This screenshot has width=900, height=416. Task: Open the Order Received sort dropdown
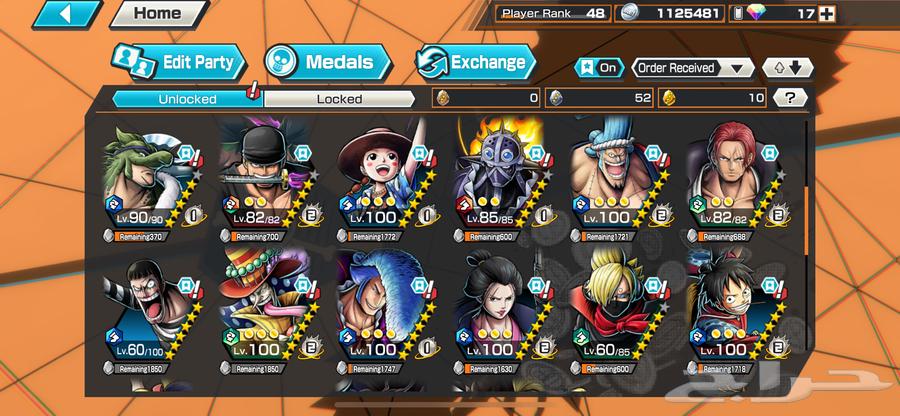tap(693, 68)
